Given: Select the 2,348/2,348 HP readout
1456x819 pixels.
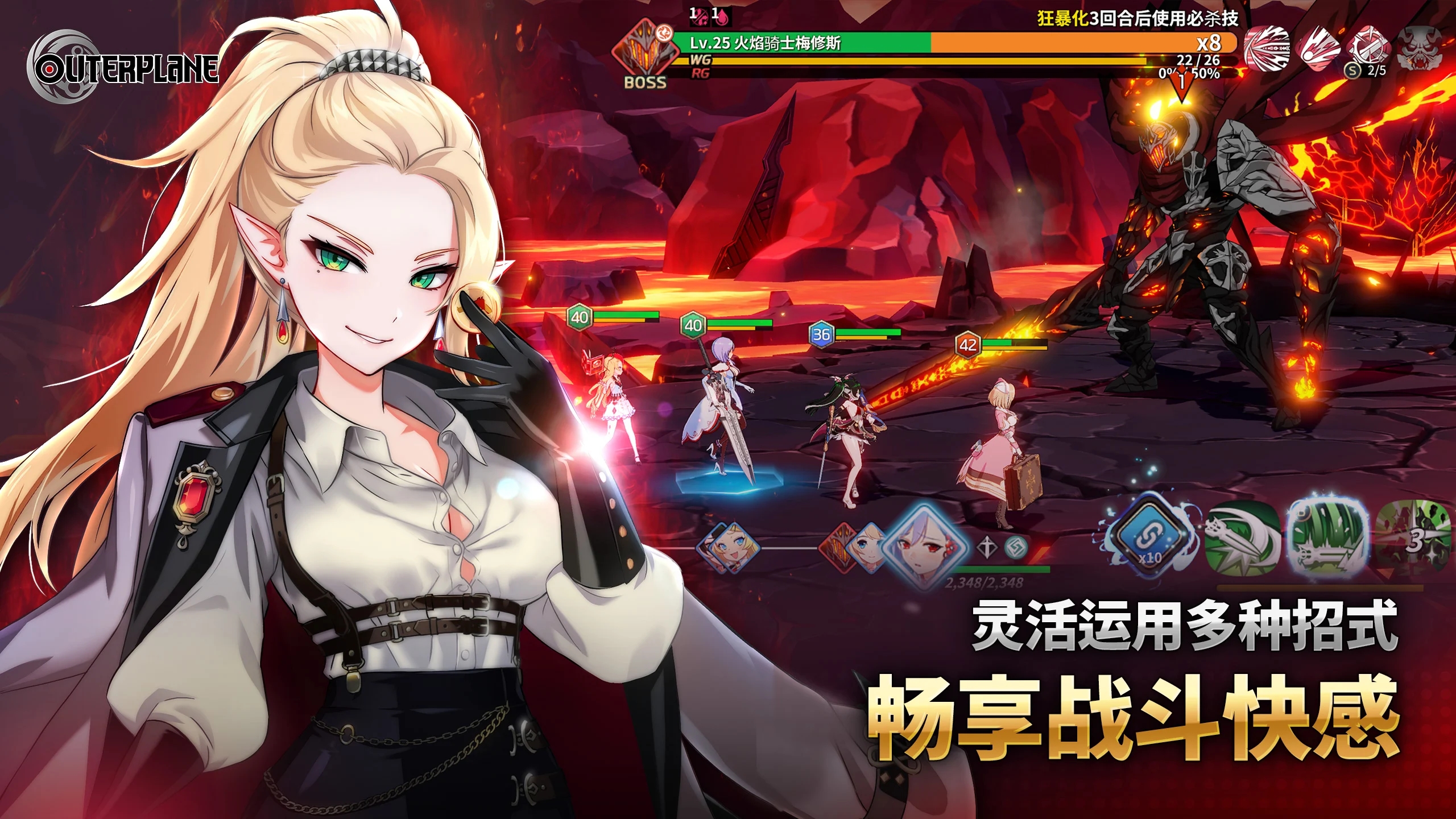Looking at the screenshot, I should coord(985,584).
